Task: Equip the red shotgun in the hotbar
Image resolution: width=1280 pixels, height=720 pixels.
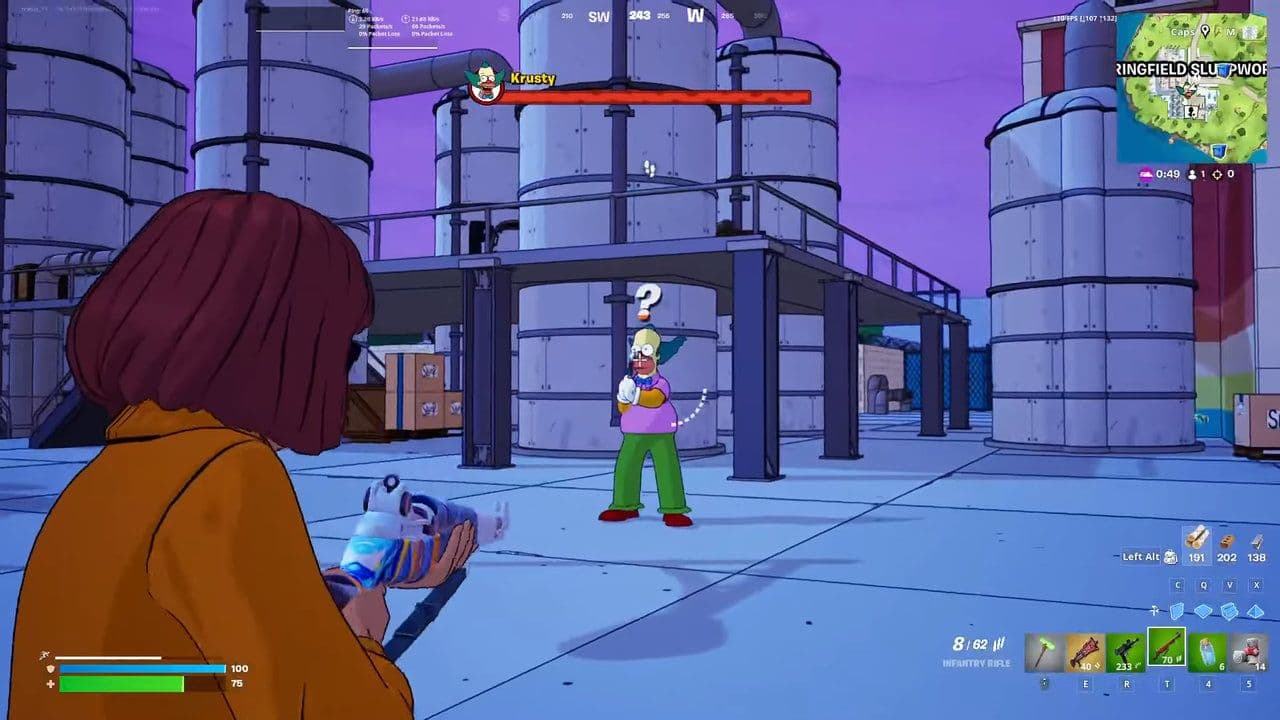Action: point(1085,652)
